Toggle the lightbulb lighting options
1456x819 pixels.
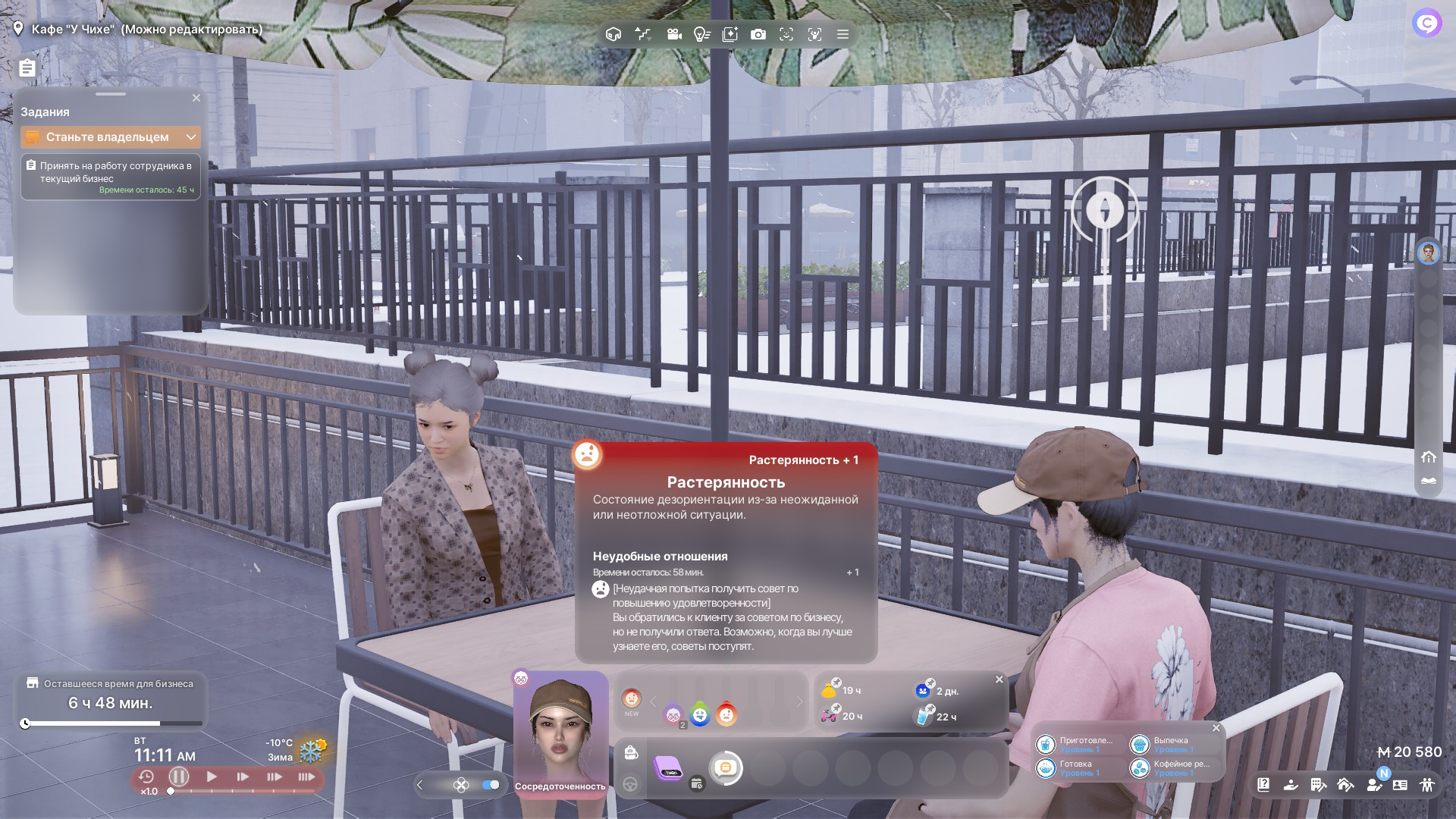click(701, 34)
